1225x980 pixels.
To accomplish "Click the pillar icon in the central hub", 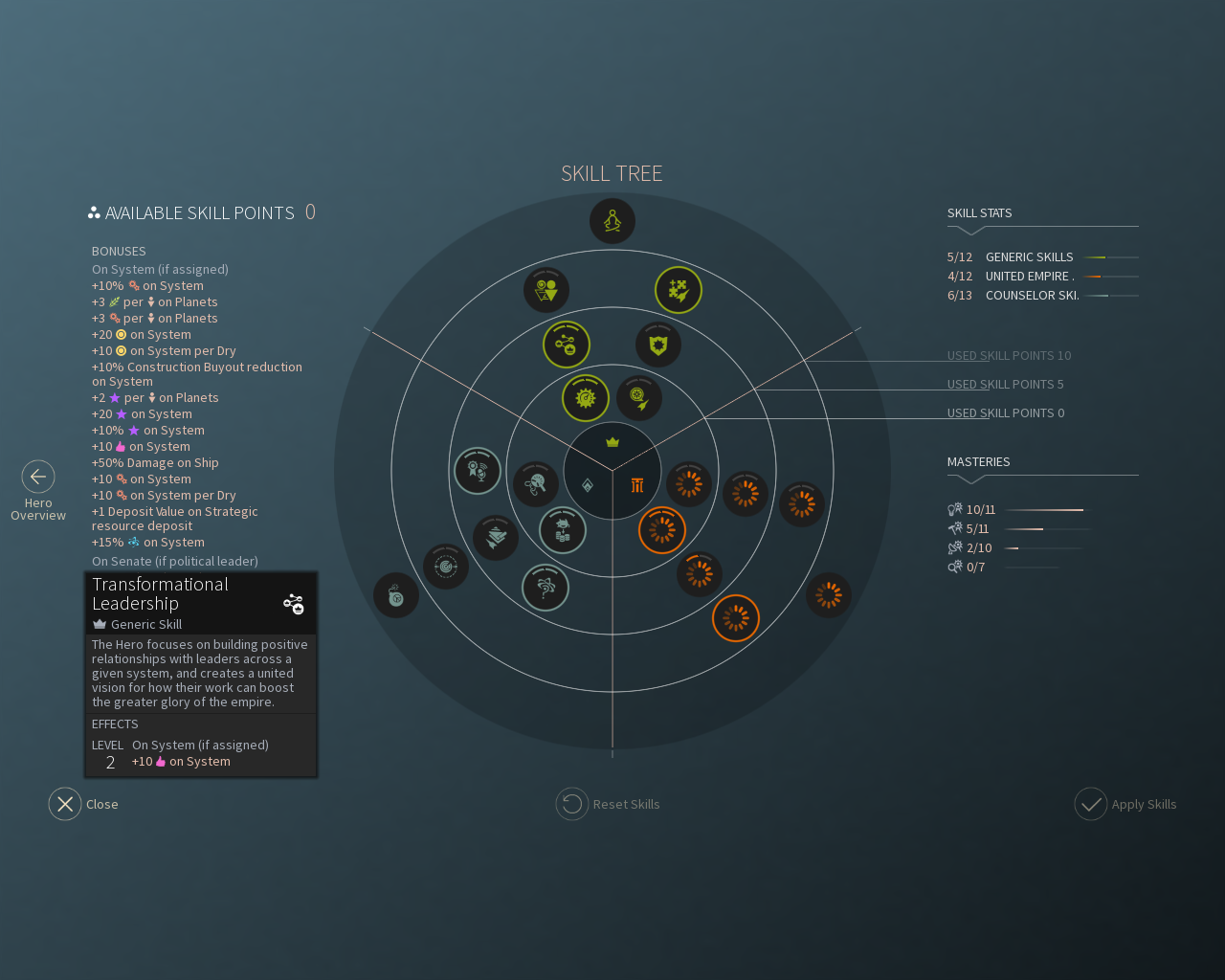I will click(638, 485).
